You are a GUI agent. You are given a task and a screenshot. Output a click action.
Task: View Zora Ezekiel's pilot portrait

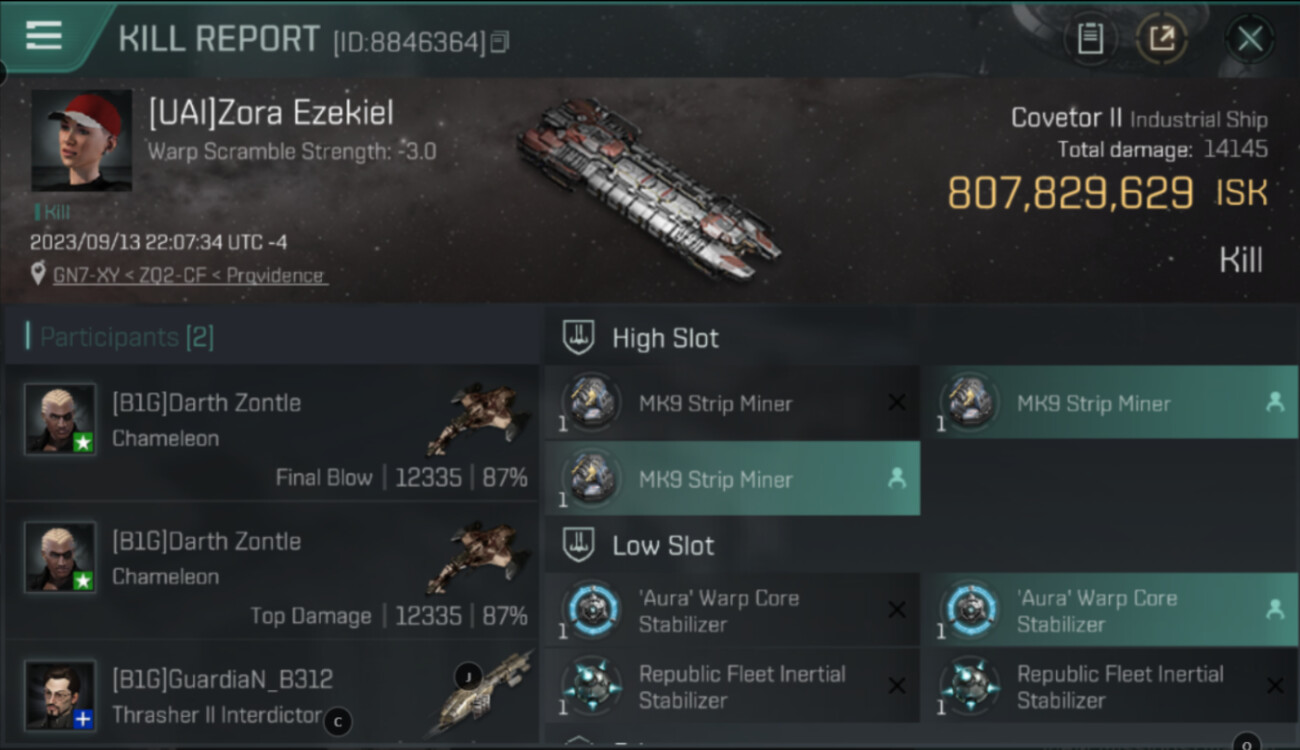pos(82,140)
